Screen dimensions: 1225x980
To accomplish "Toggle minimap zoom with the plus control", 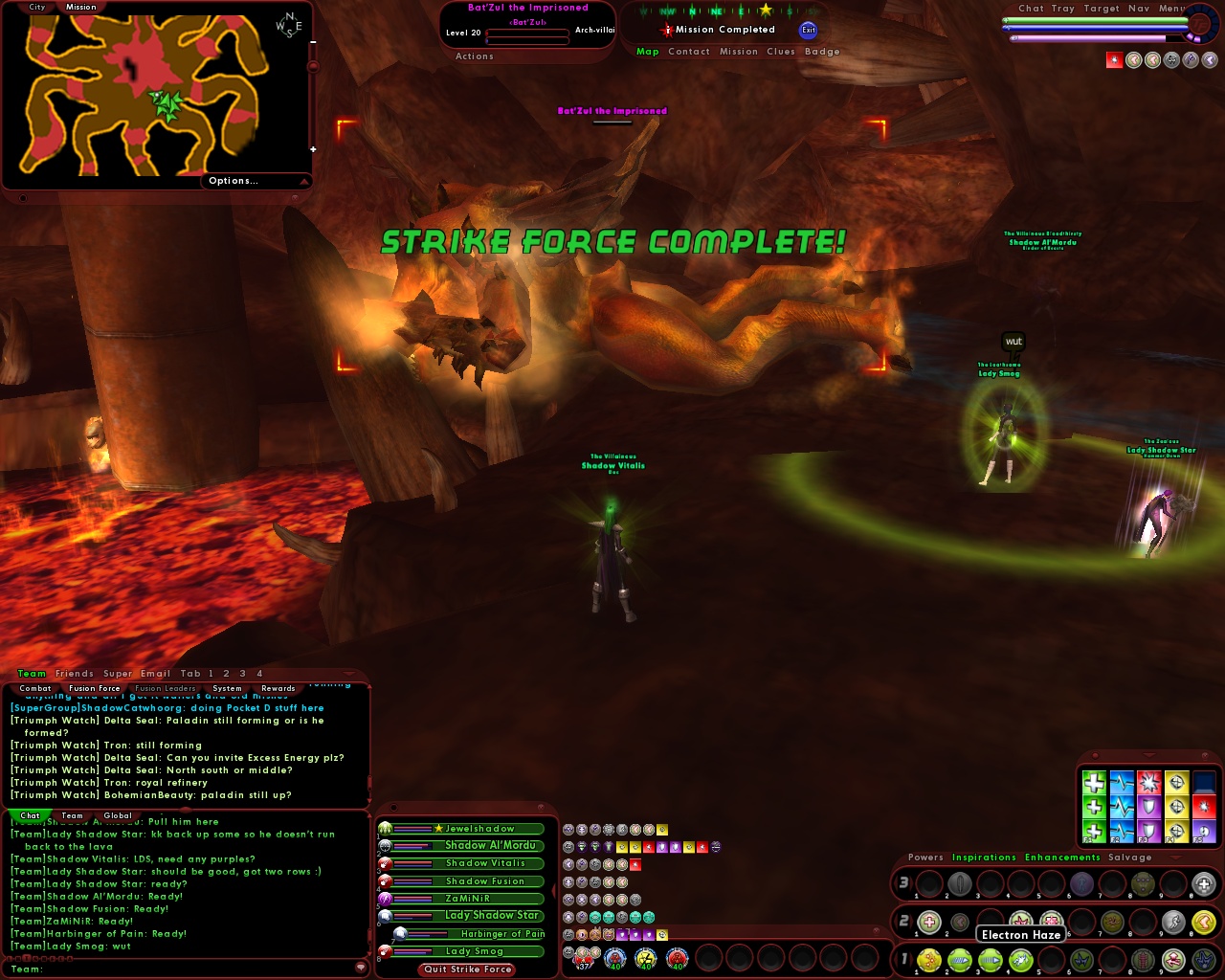I will (312, 149).
